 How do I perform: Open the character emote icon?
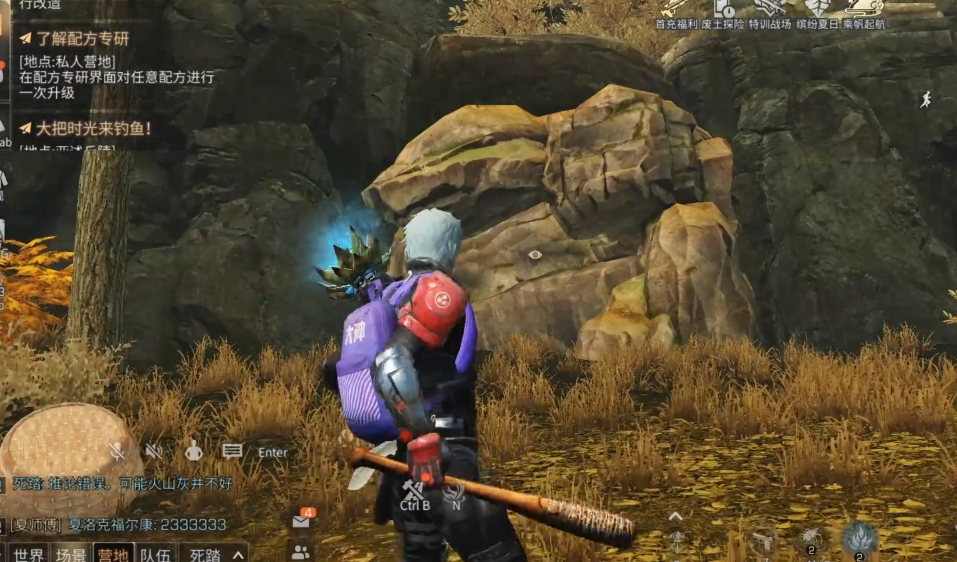[194, 452]
